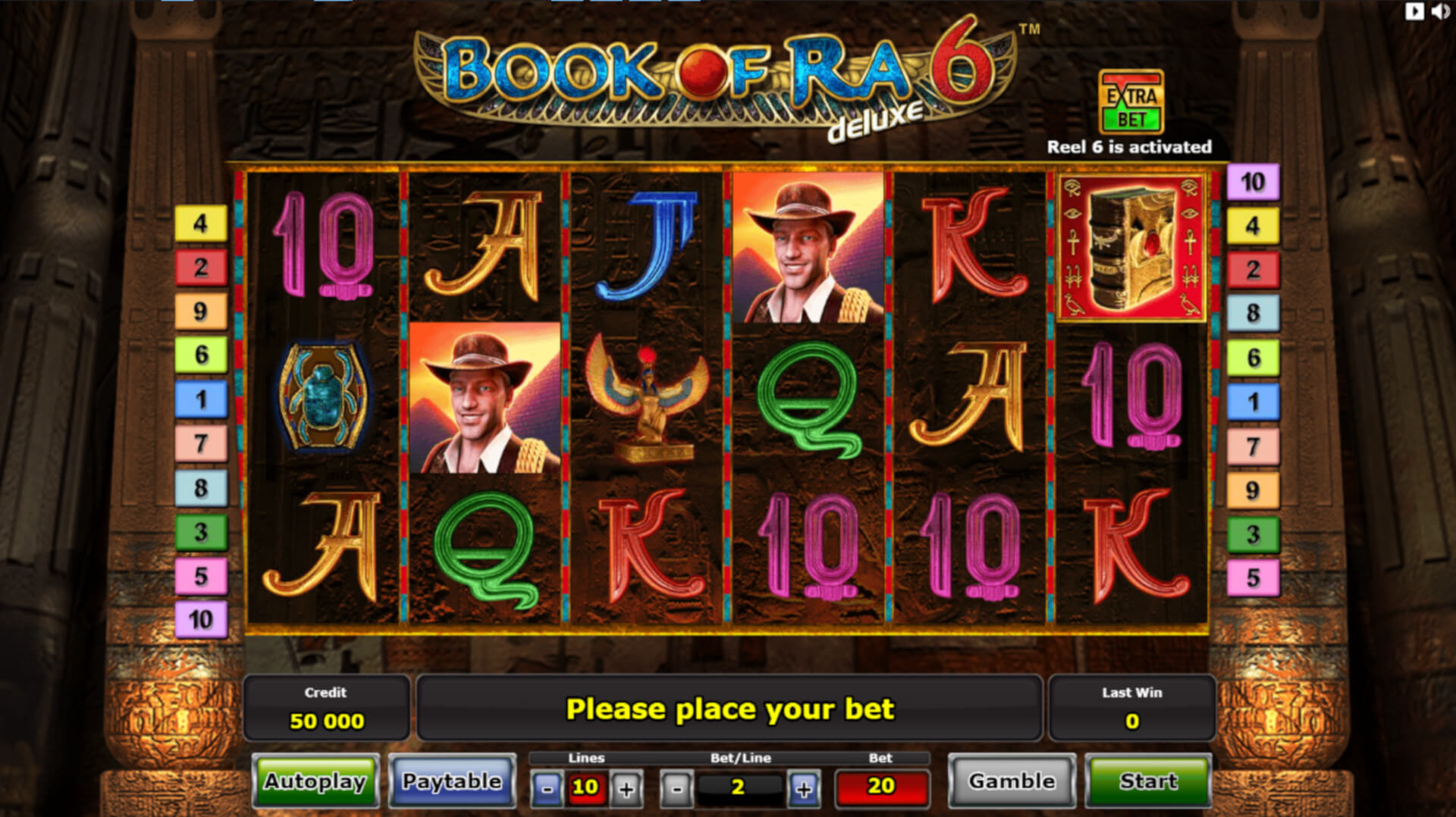The width and height of the screenshot is (1456, 817).
Task: Decrease number of Lines with minus
Action: pyautogui.click(x=547, y=788)
